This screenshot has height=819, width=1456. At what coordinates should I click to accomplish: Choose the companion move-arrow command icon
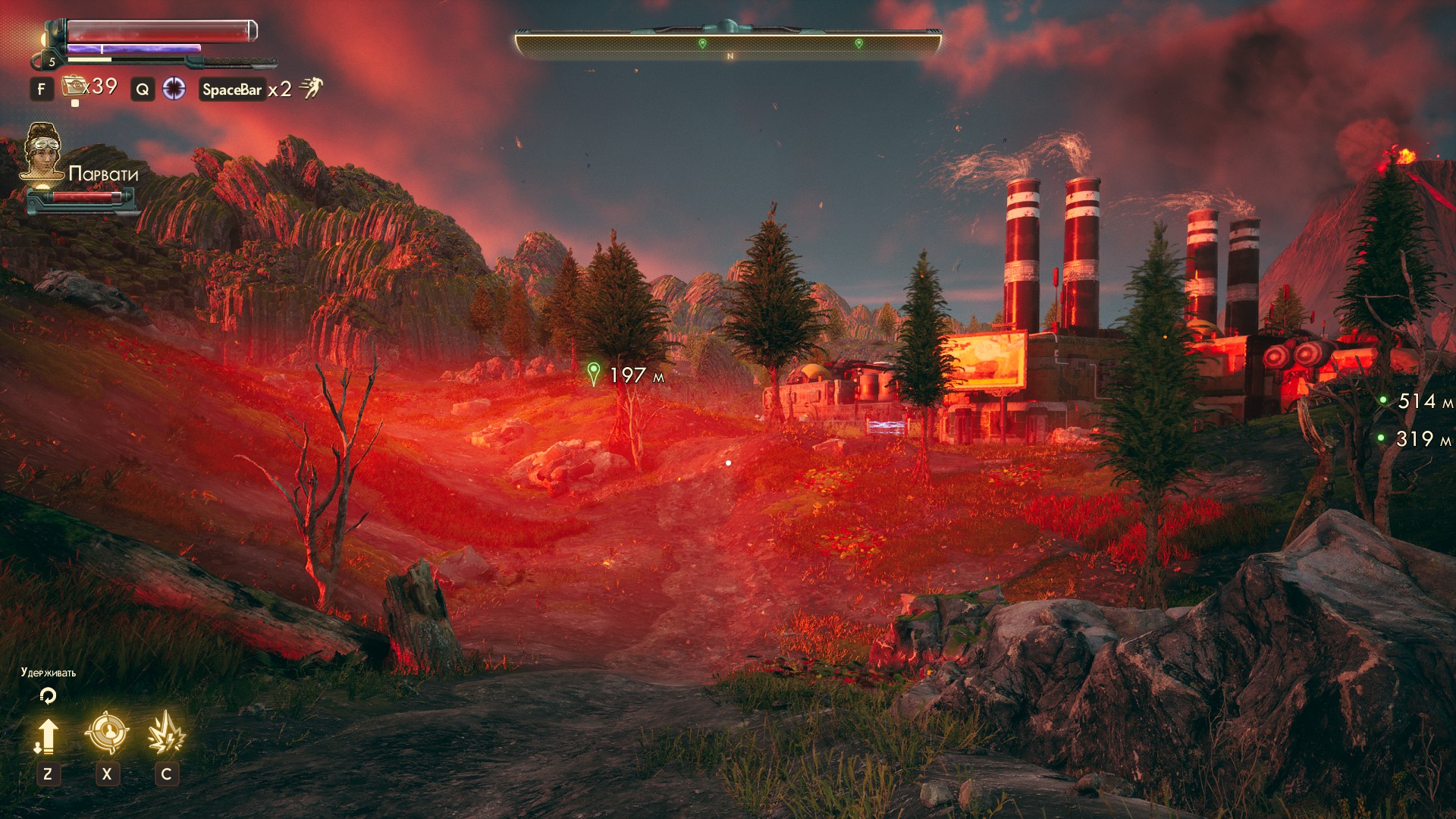click(47, 736)
